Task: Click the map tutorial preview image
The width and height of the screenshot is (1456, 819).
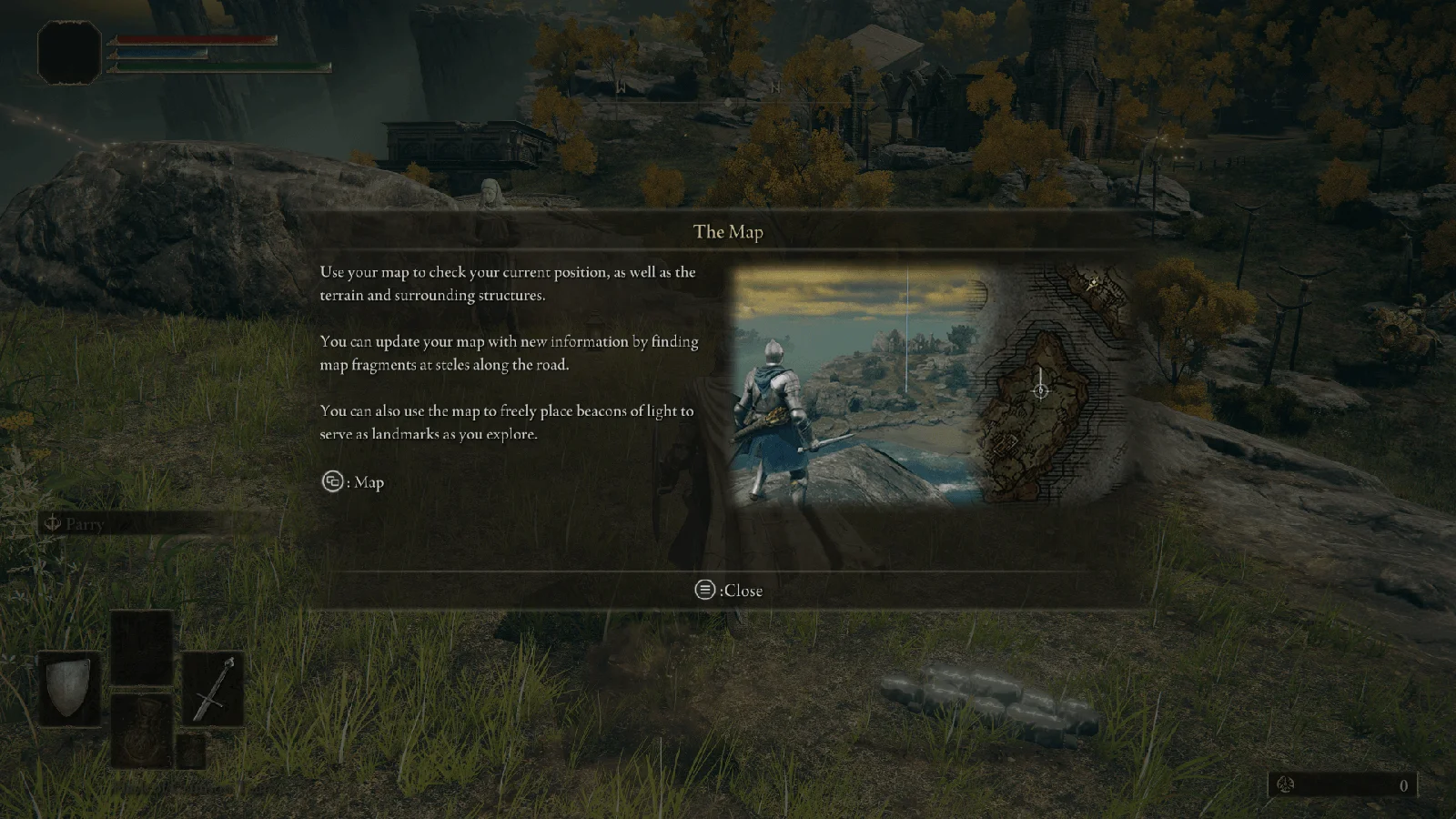Action: 929,386
